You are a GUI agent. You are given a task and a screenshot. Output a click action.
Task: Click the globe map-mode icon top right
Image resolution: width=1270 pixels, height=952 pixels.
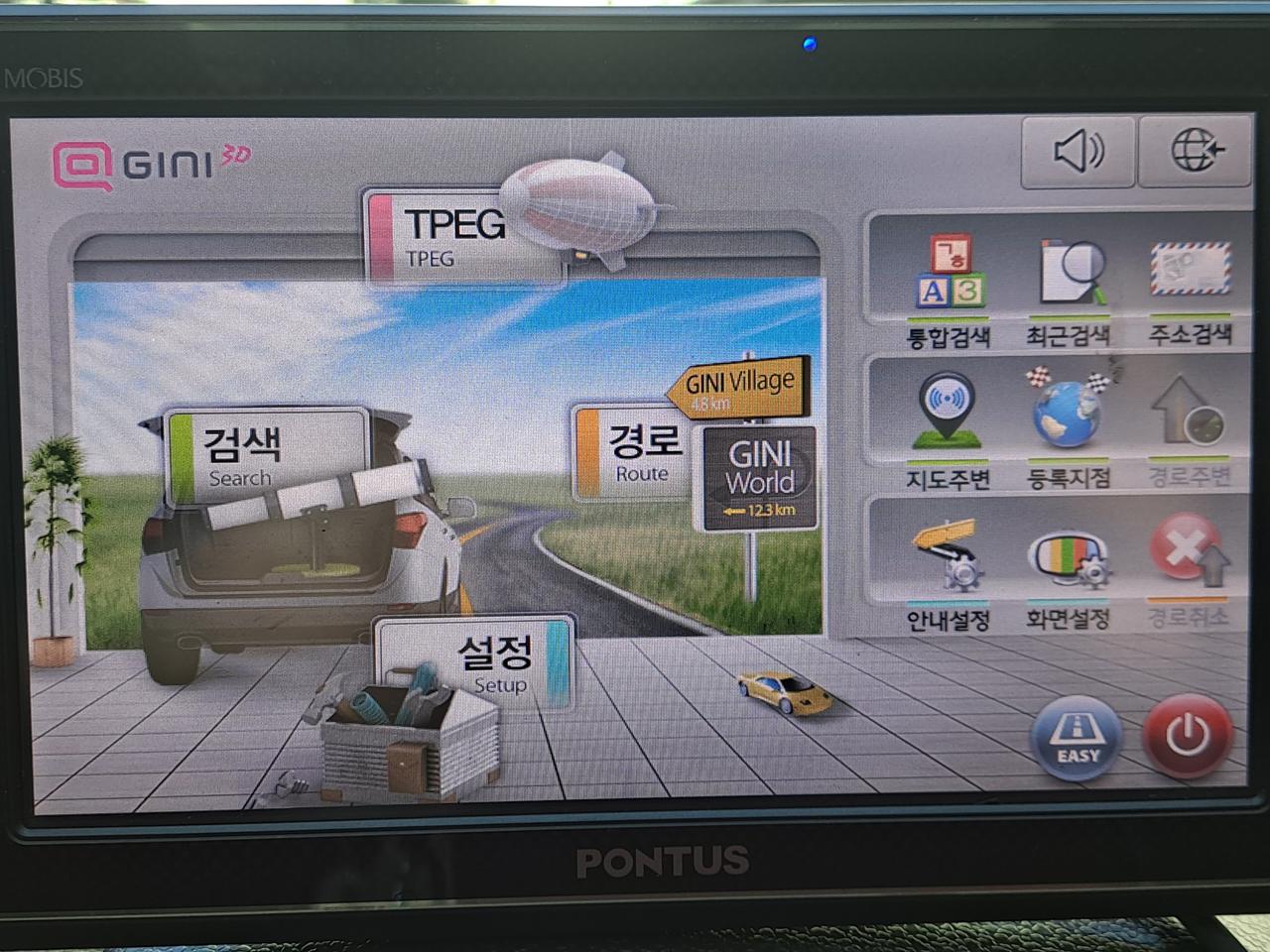click(x=1196, y=149)
